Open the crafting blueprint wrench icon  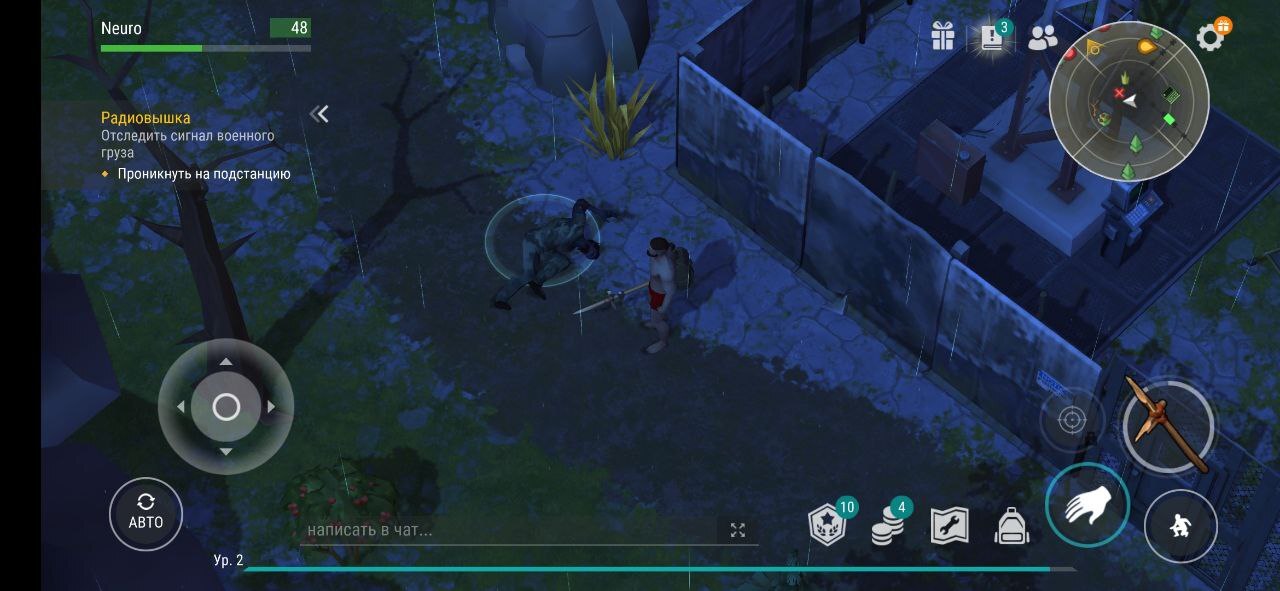point(949,525)
